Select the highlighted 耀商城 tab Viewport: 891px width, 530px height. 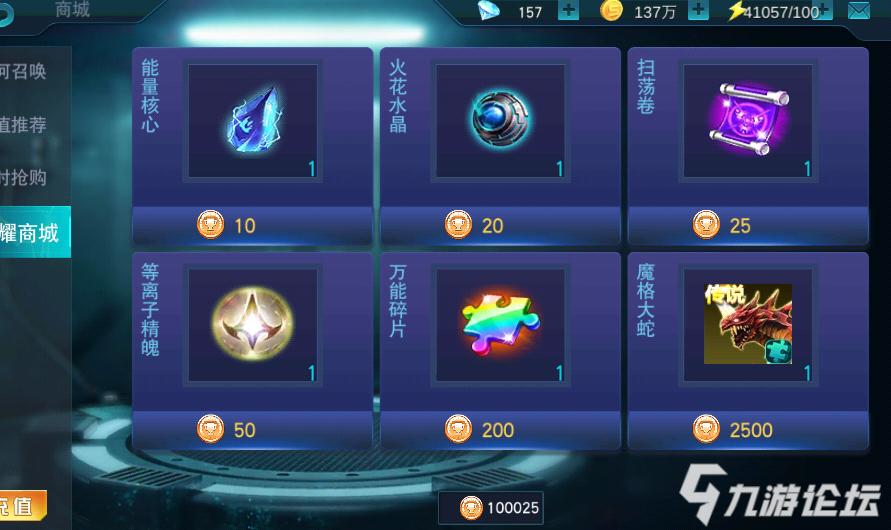tap(30, 233)
